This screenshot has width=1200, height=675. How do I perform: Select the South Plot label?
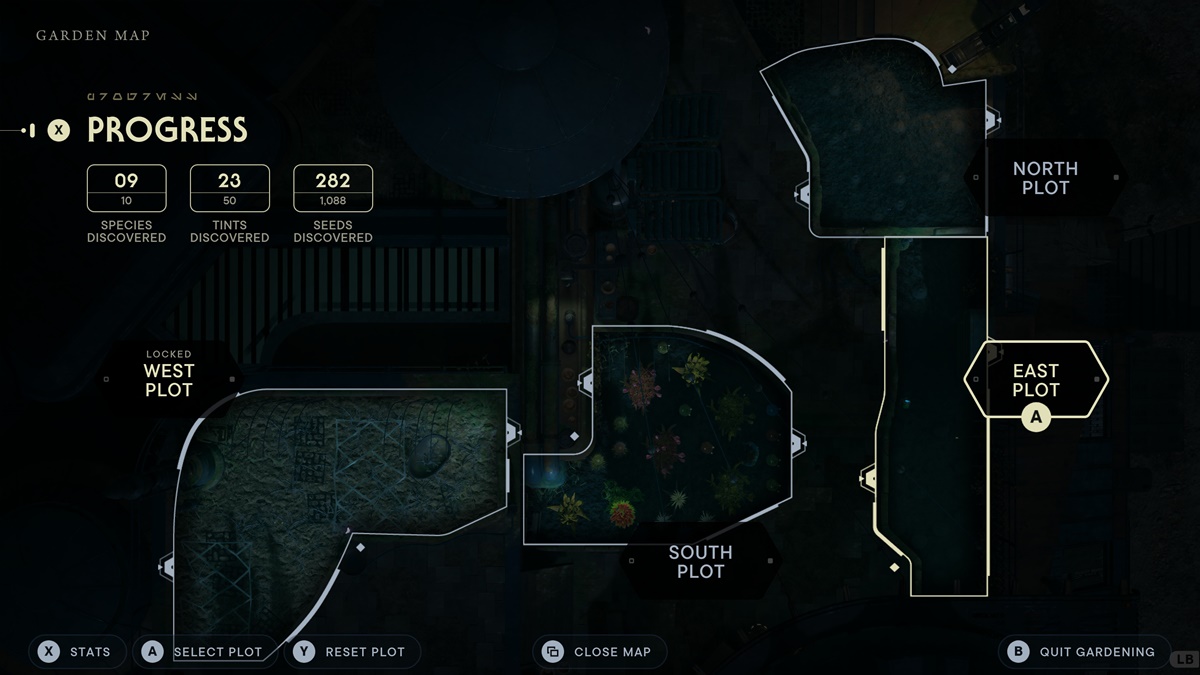point(700,562)
